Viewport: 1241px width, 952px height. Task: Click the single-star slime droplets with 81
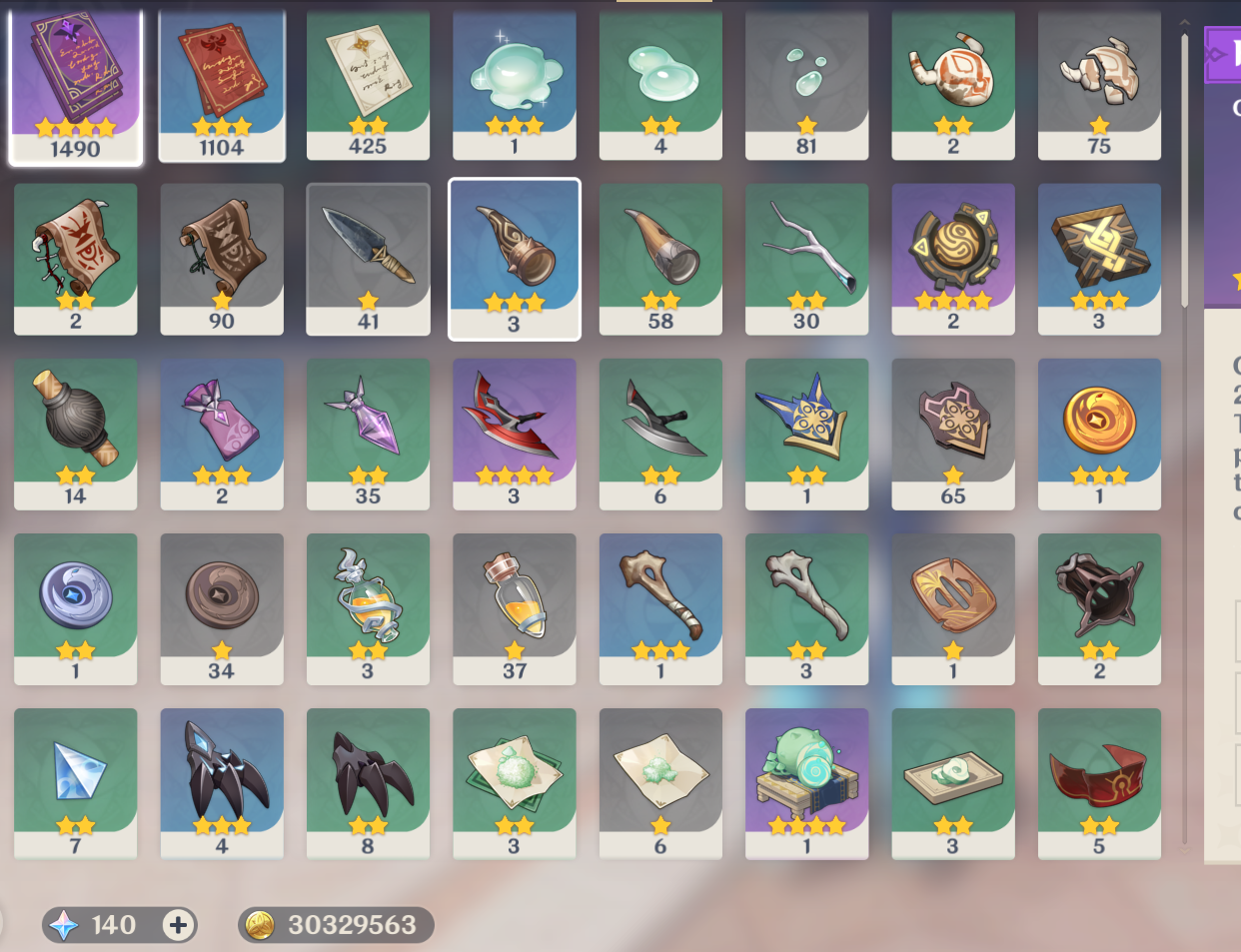point(806,85)
